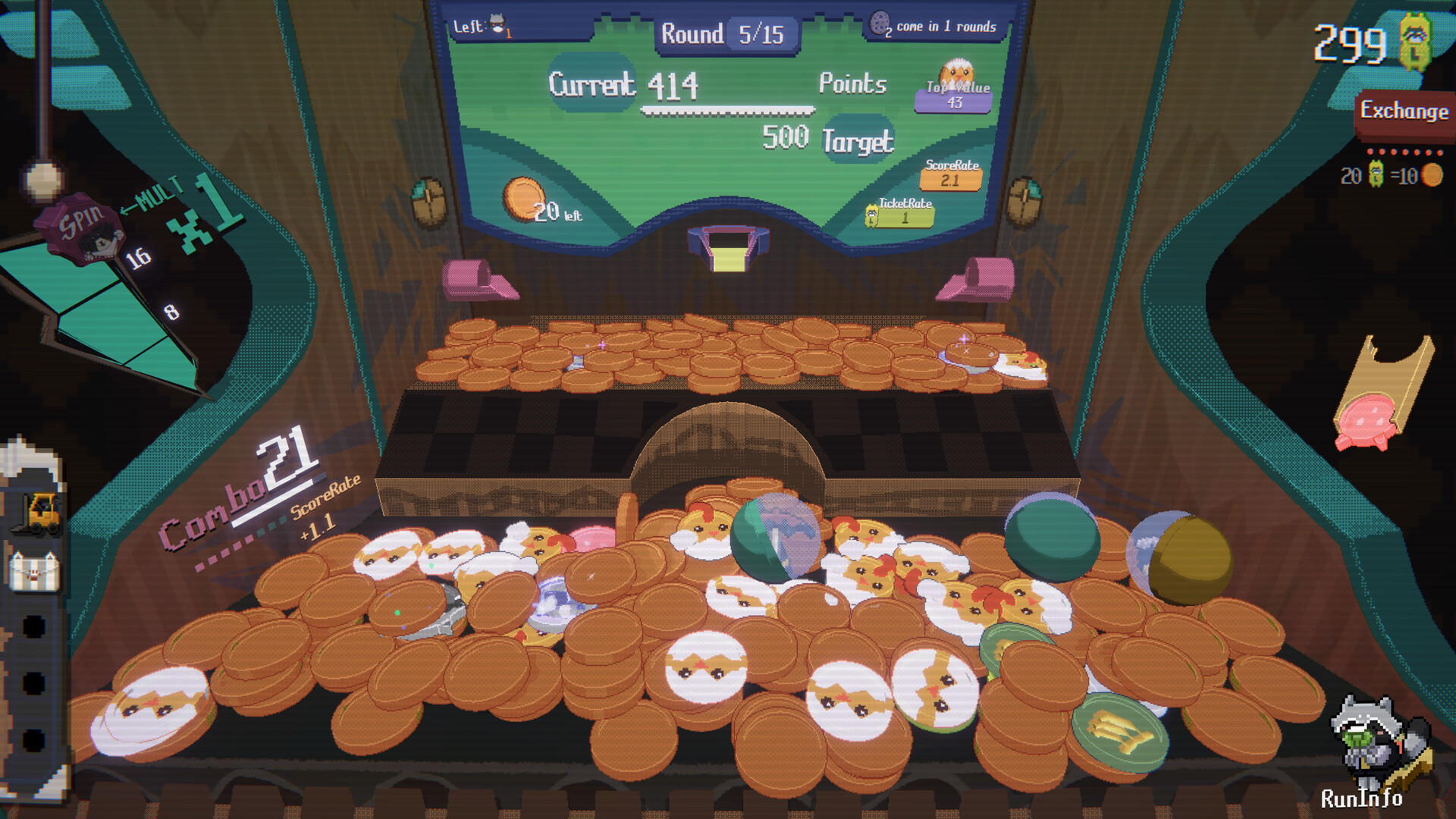Click the Current points progress bar

coord(726,111)
